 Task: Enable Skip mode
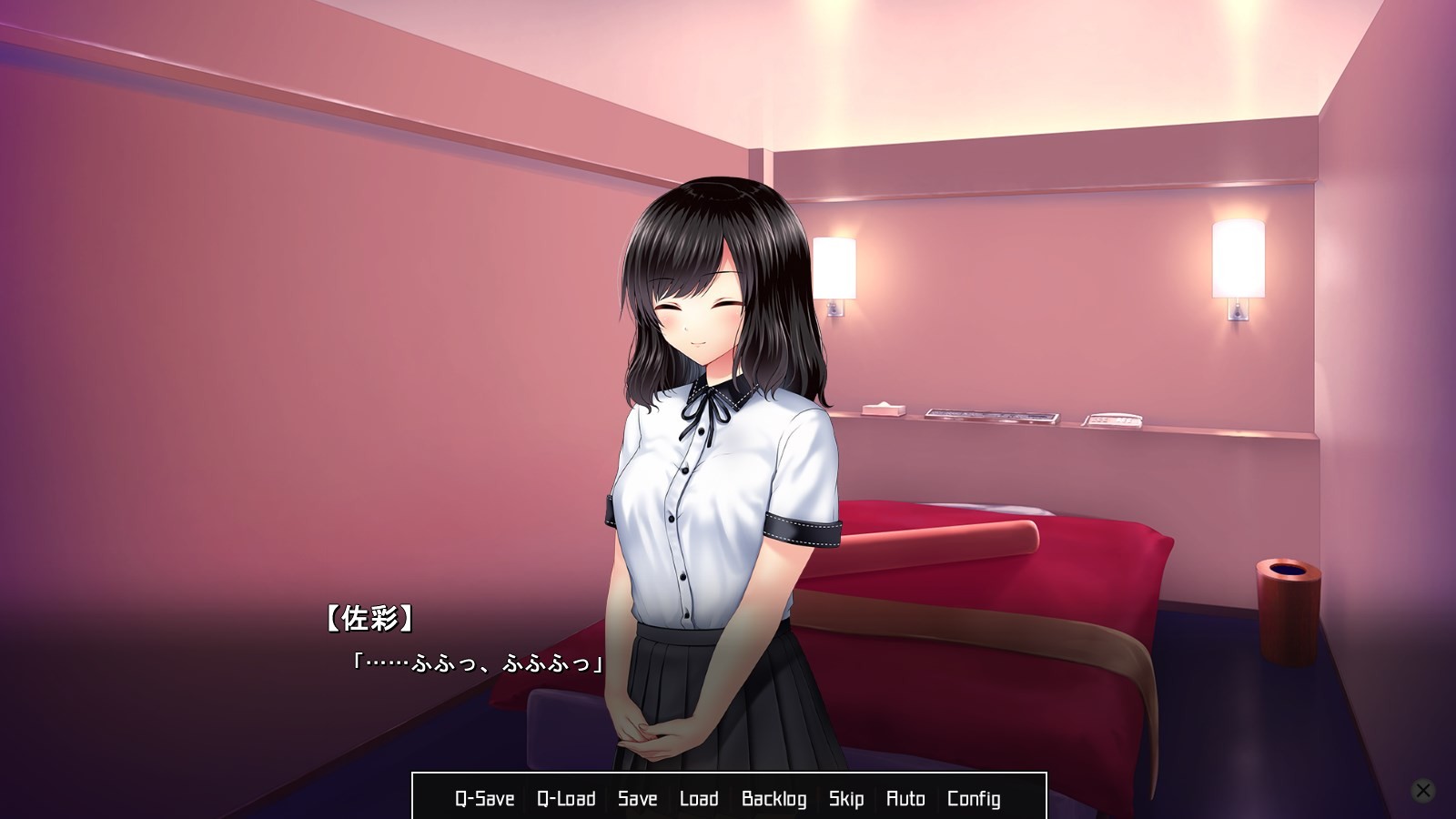846,798
